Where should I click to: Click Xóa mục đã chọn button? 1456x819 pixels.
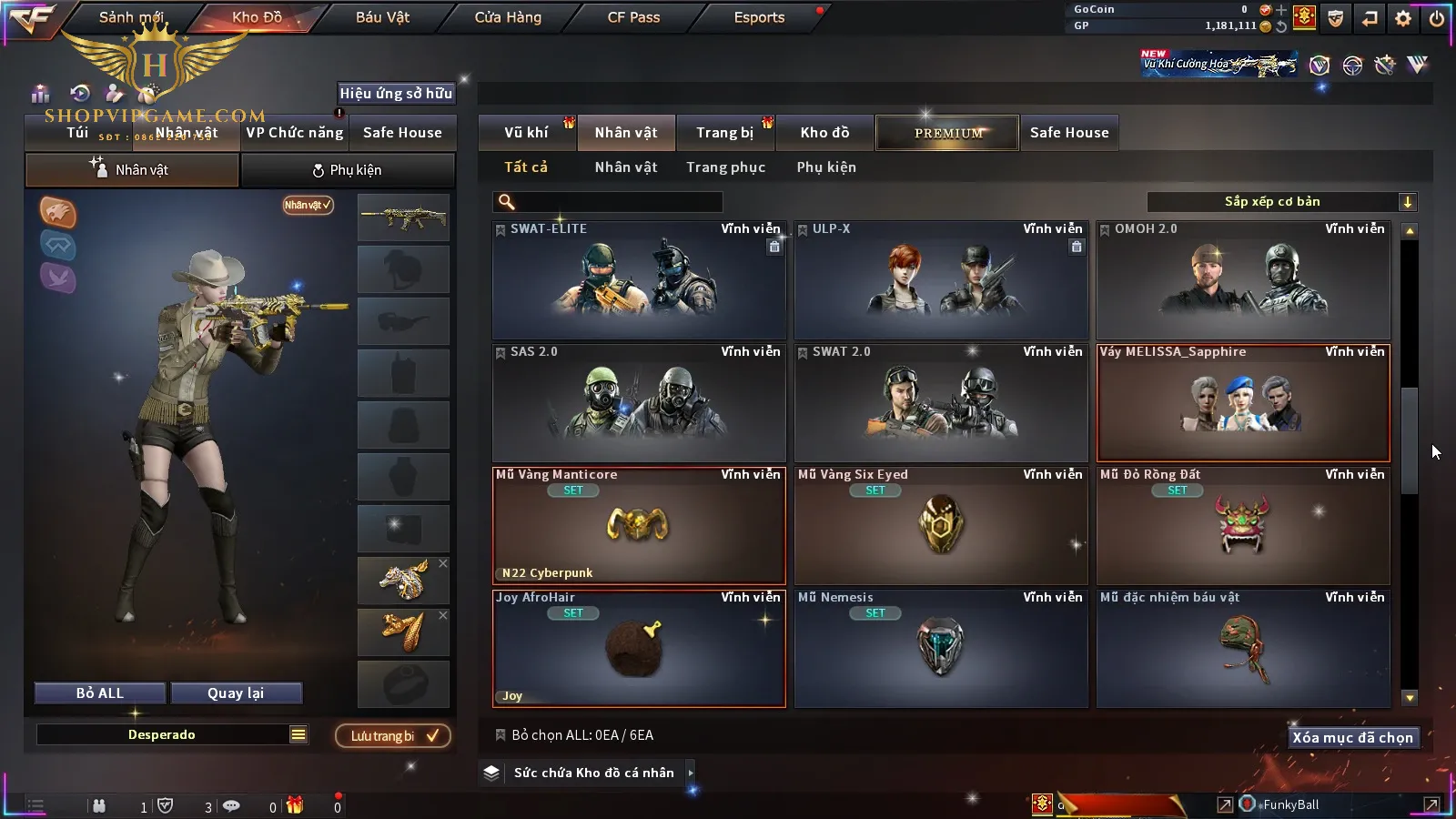click(x=1352, y=738)
